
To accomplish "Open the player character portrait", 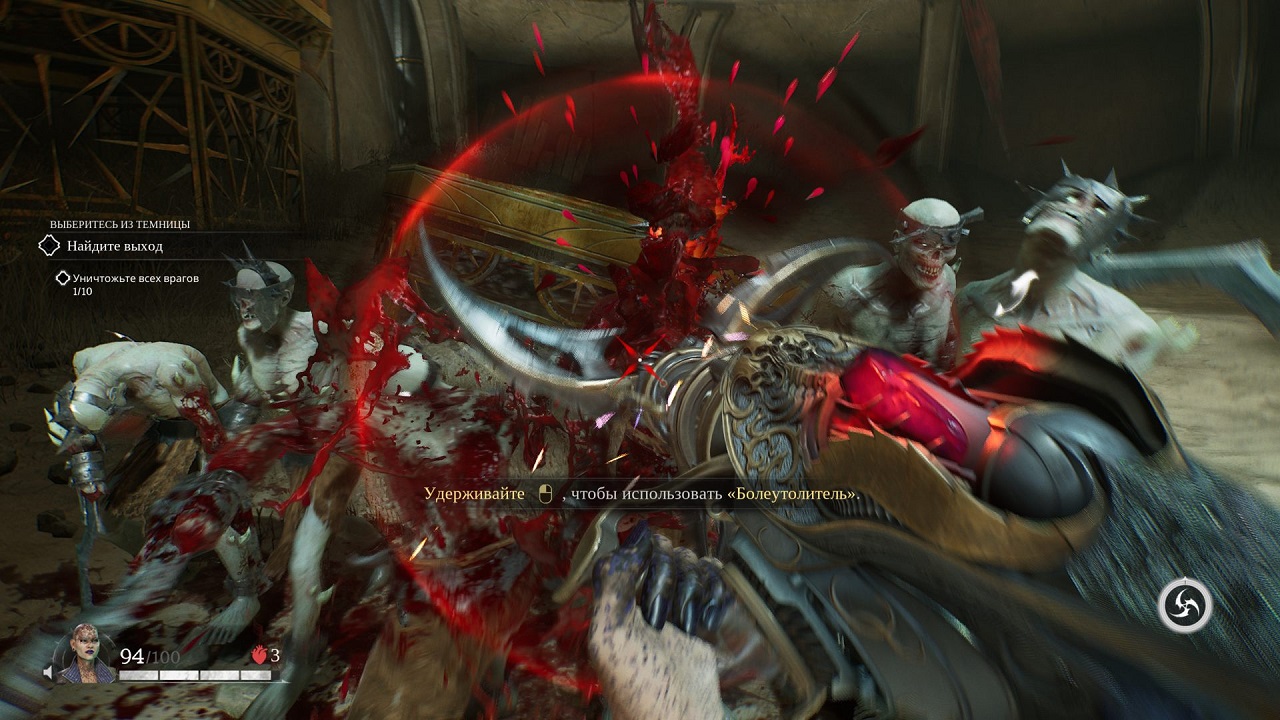I will coord(84,656).
